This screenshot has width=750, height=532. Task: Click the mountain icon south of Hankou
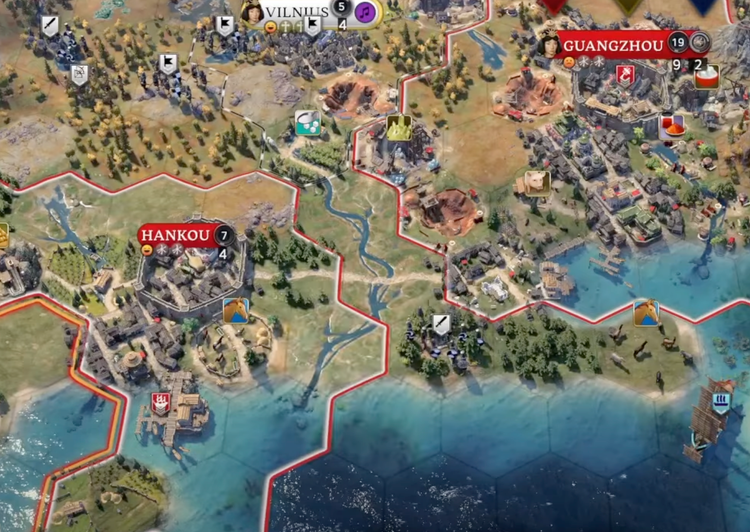tap(236, 310)
